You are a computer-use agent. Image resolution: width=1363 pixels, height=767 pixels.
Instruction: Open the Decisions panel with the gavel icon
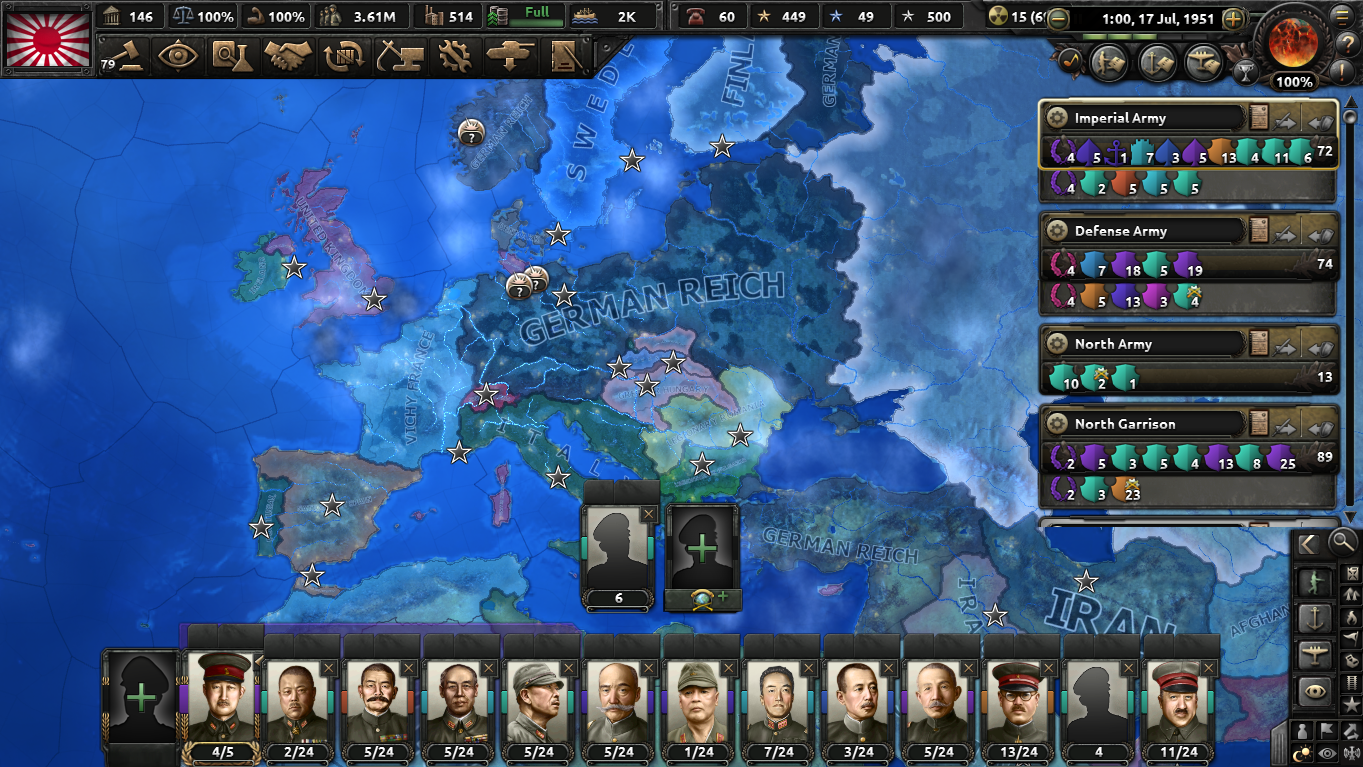pos(129,57)
